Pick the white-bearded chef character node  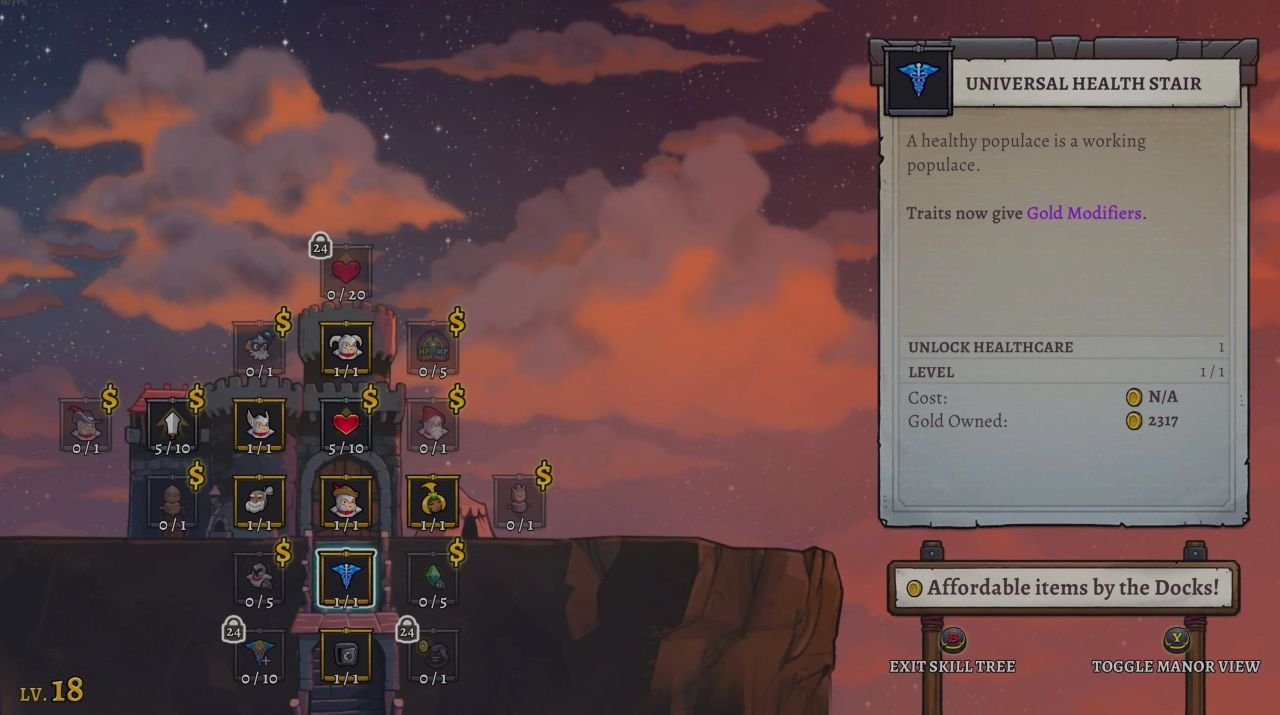pyautogui.click(x=259, y=500)
